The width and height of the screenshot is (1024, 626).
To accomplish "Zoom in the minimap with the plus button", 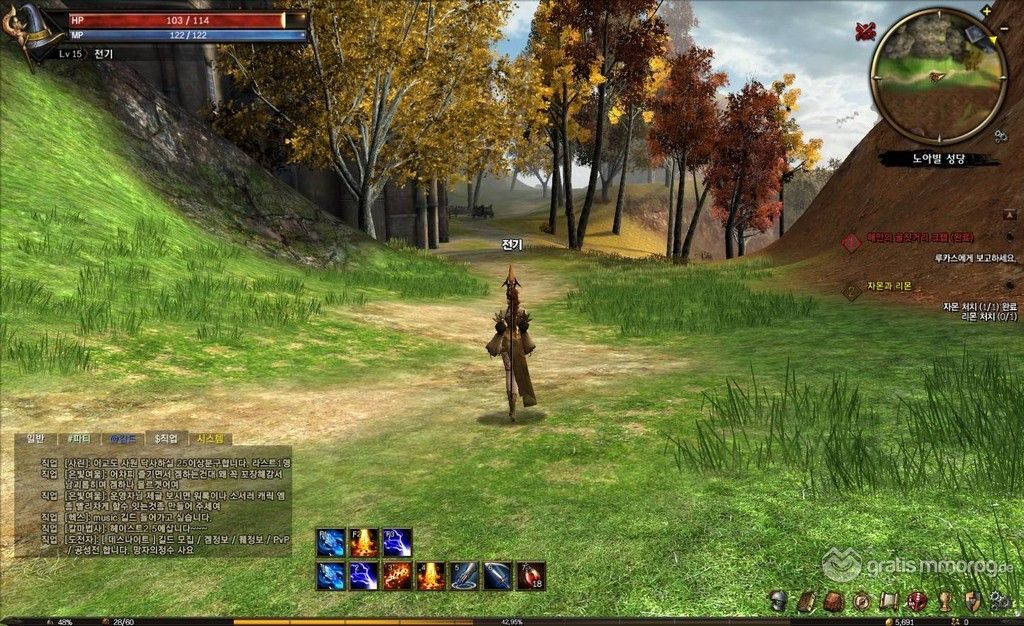I will (987, 11).
